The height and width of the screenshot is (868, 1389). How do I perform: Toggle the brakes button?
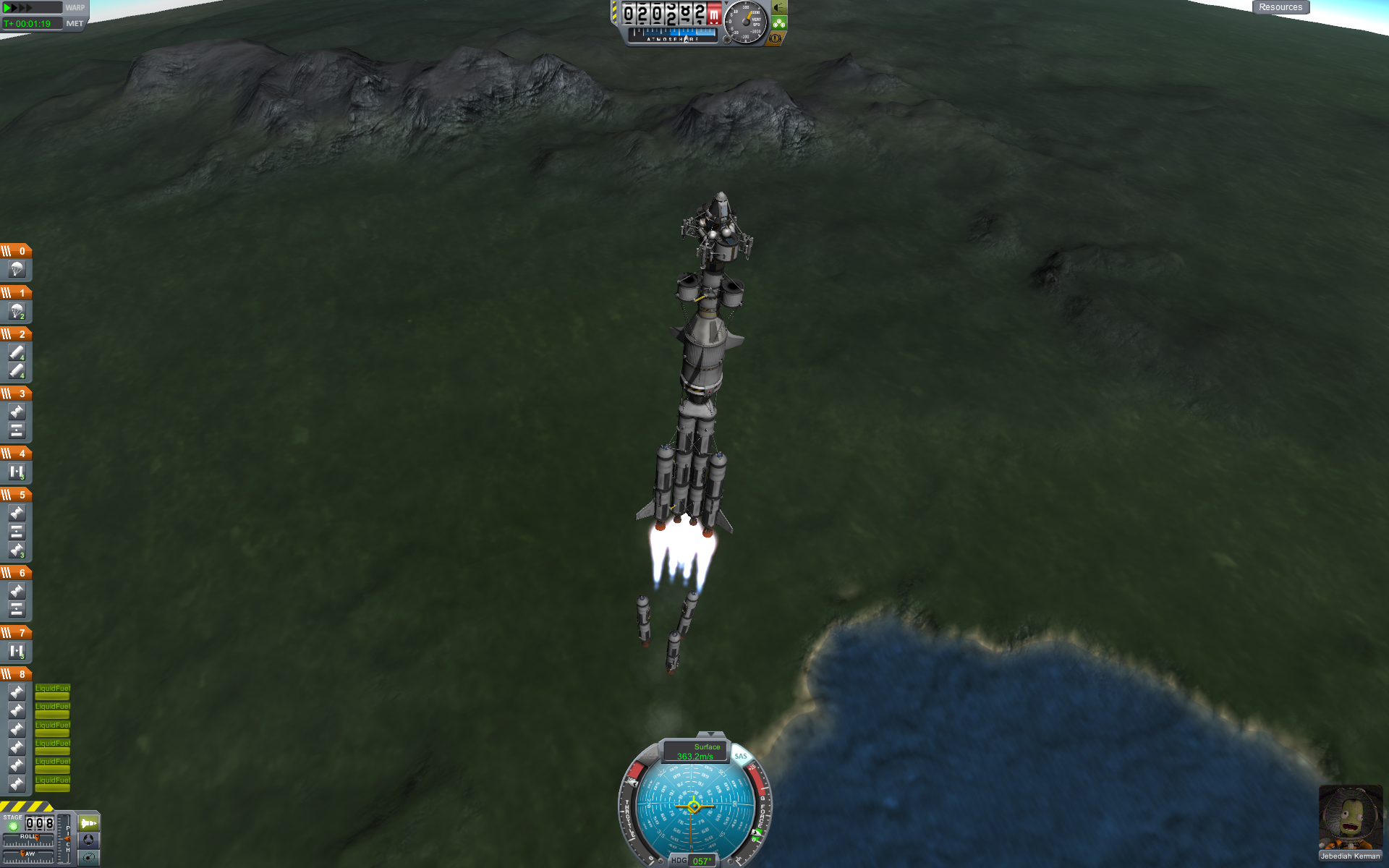776,38
